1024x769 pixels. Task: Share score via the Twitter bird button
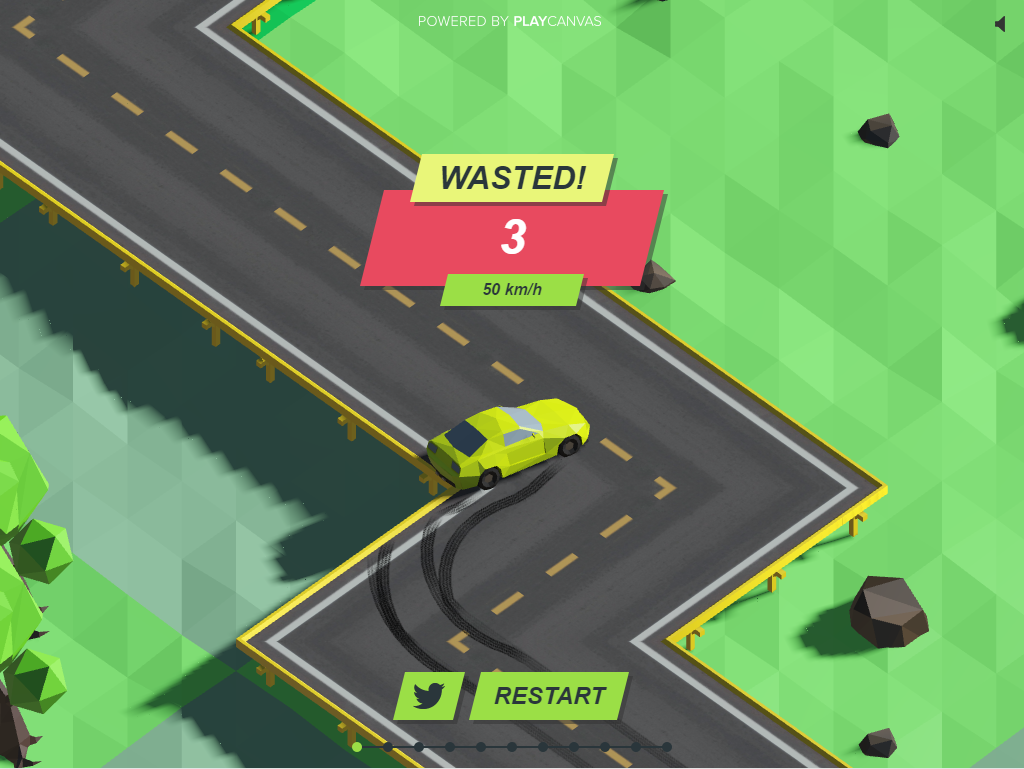click(x=429, y=696)
